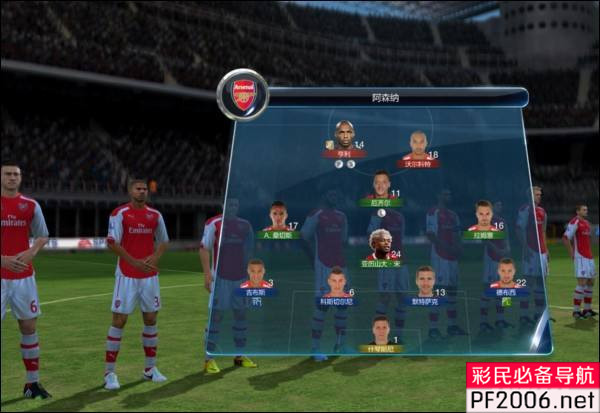Select Alex Song, number 24
Image resolution: width=600 pixels, height=413 pixels.
[381, 249]
